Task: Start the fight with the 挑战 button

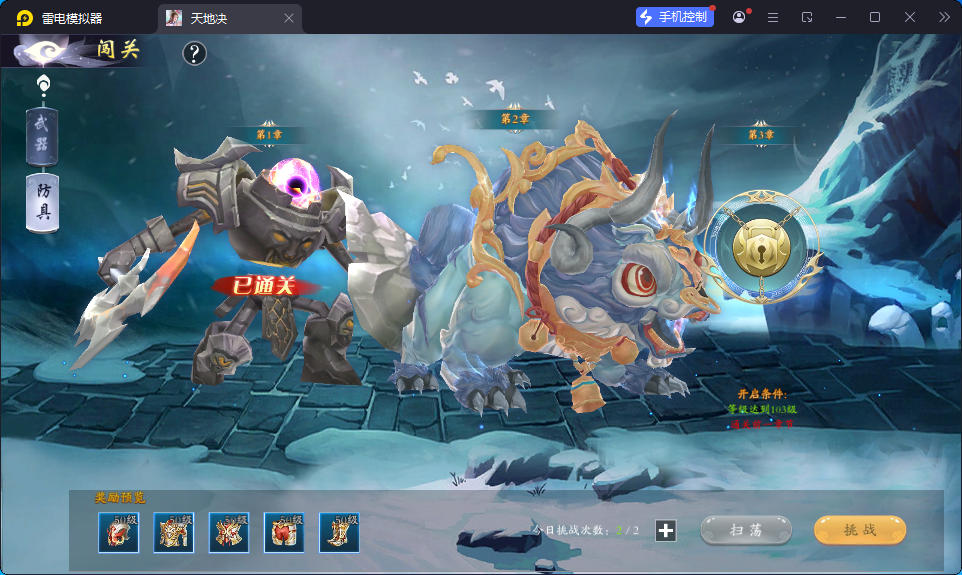Action: click(x=859, y=530)
